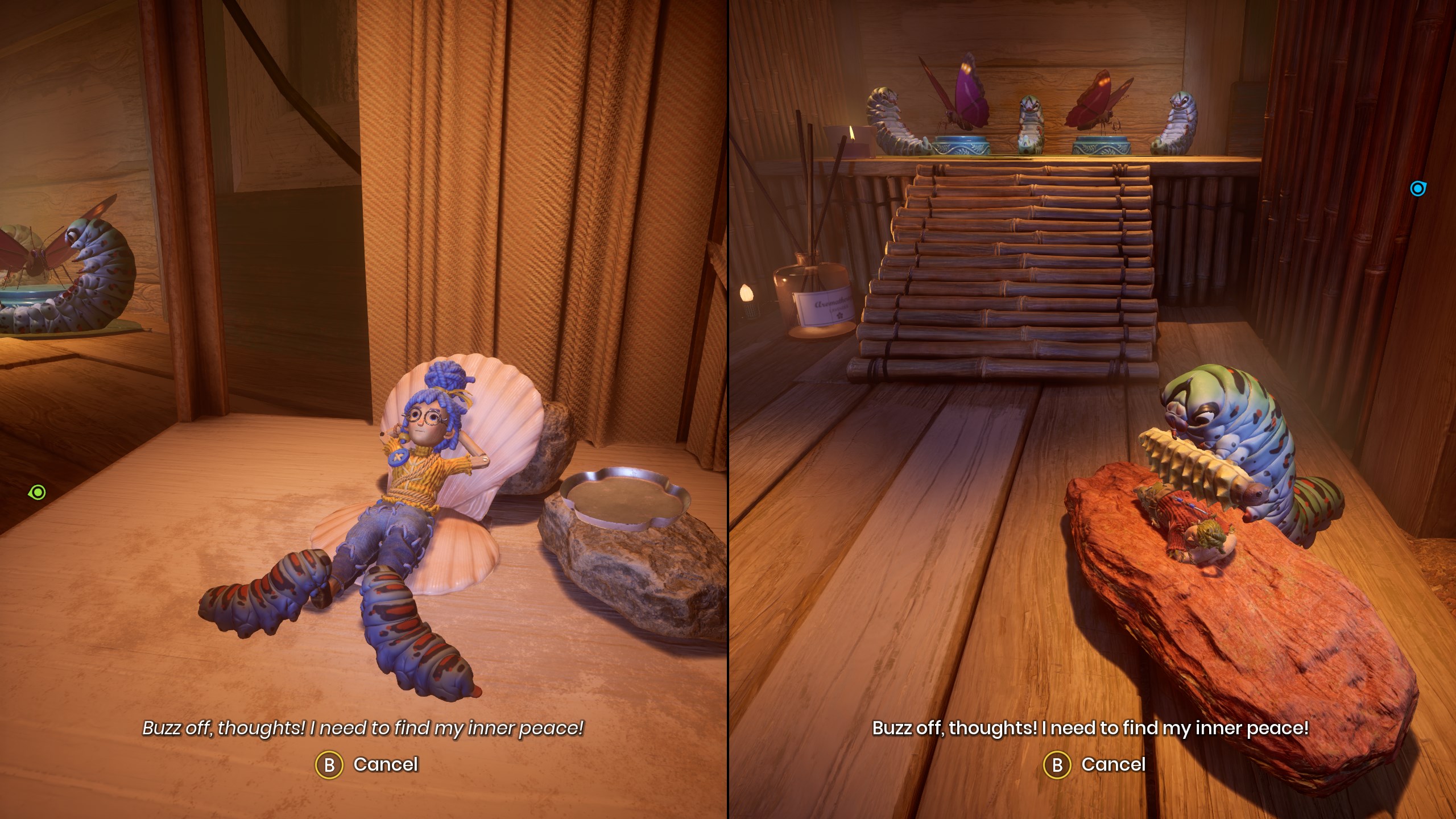Click the green partner location marker
Image resolution: width=1456 pixels, height=819 pixels.
click(38, 492)
